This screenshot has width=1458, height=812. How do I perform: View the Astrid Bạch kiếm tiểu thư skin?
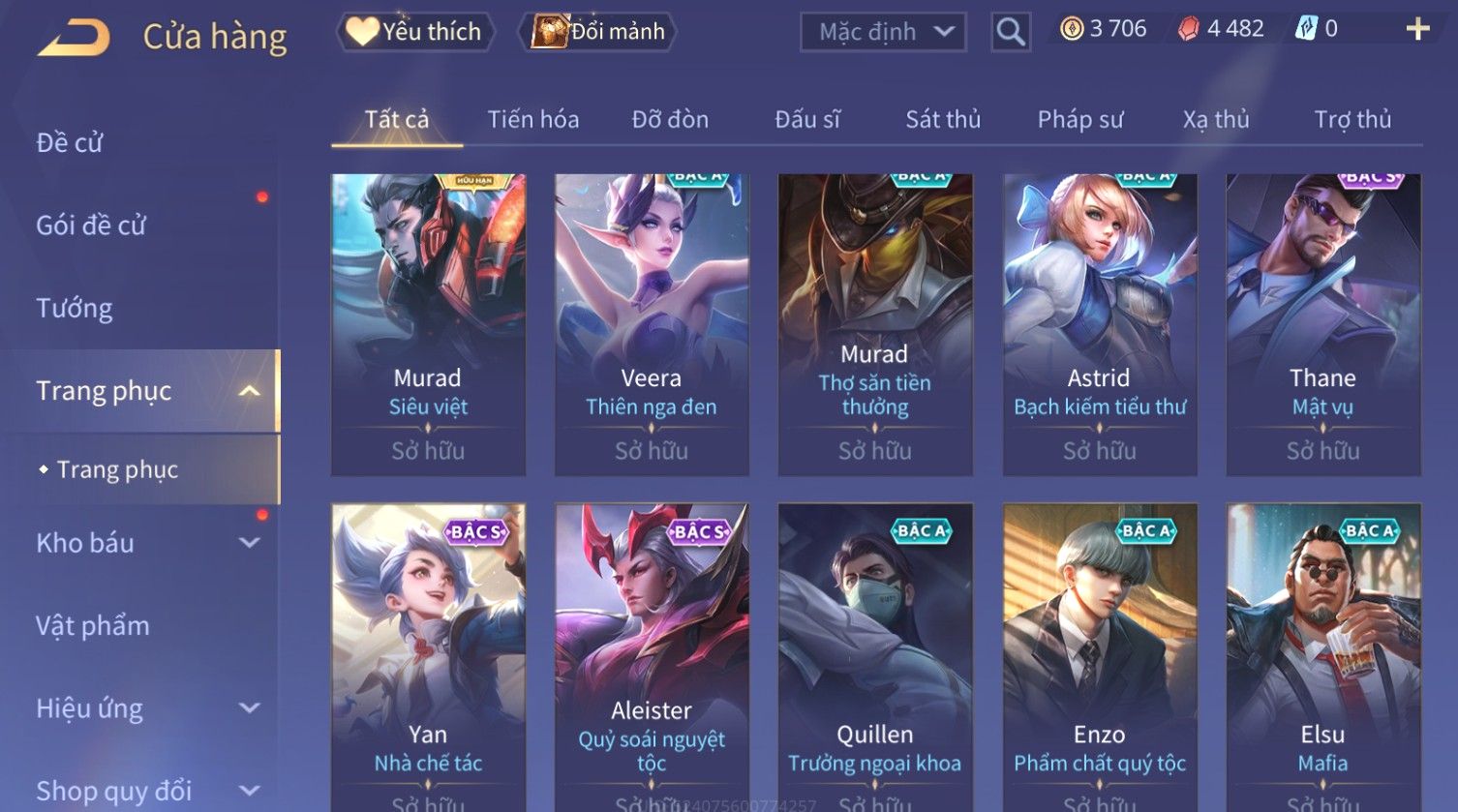[x=1099, y=324]
